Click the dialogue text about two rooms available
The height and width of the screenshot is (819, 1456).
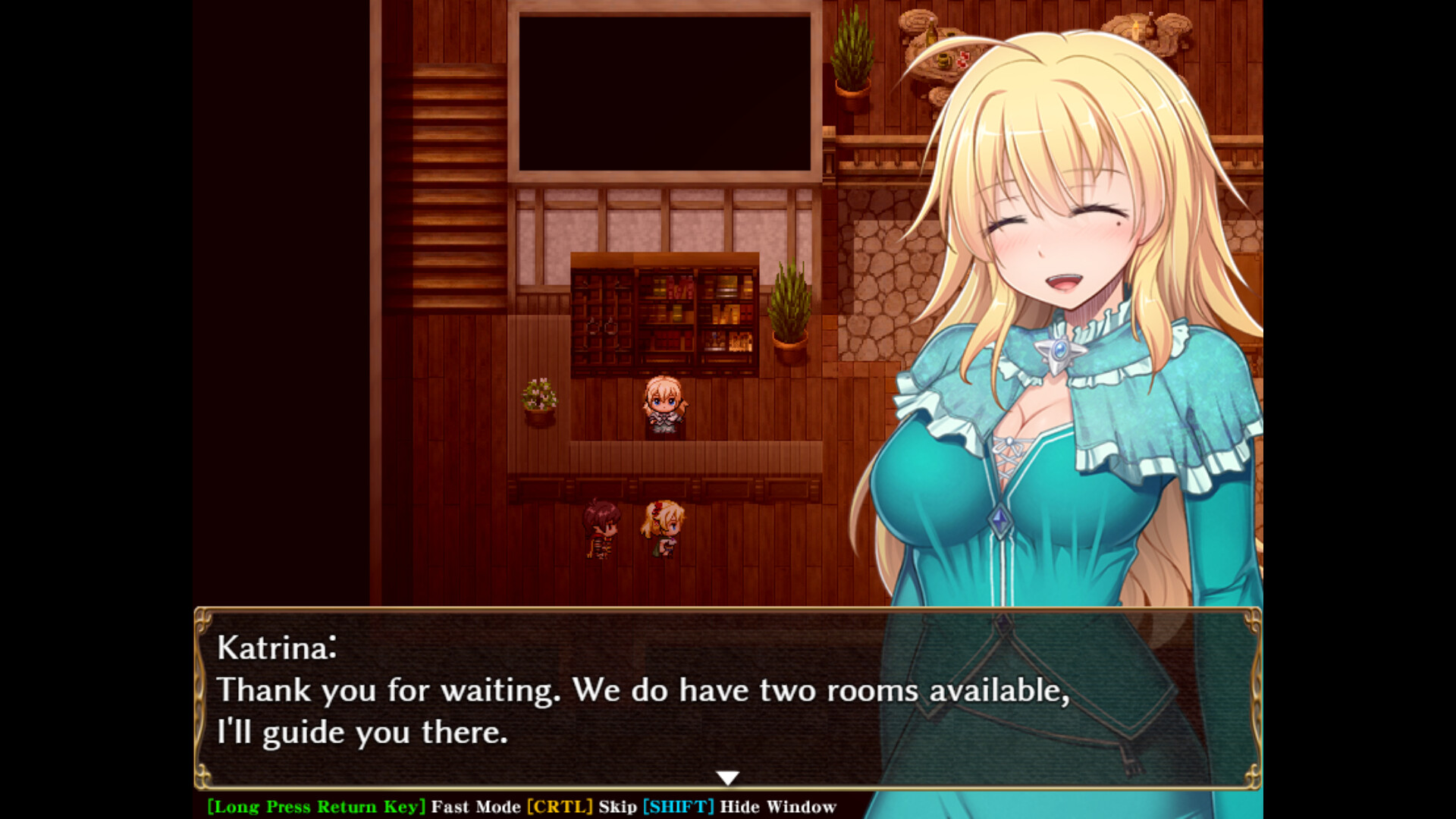coord(645,690)
